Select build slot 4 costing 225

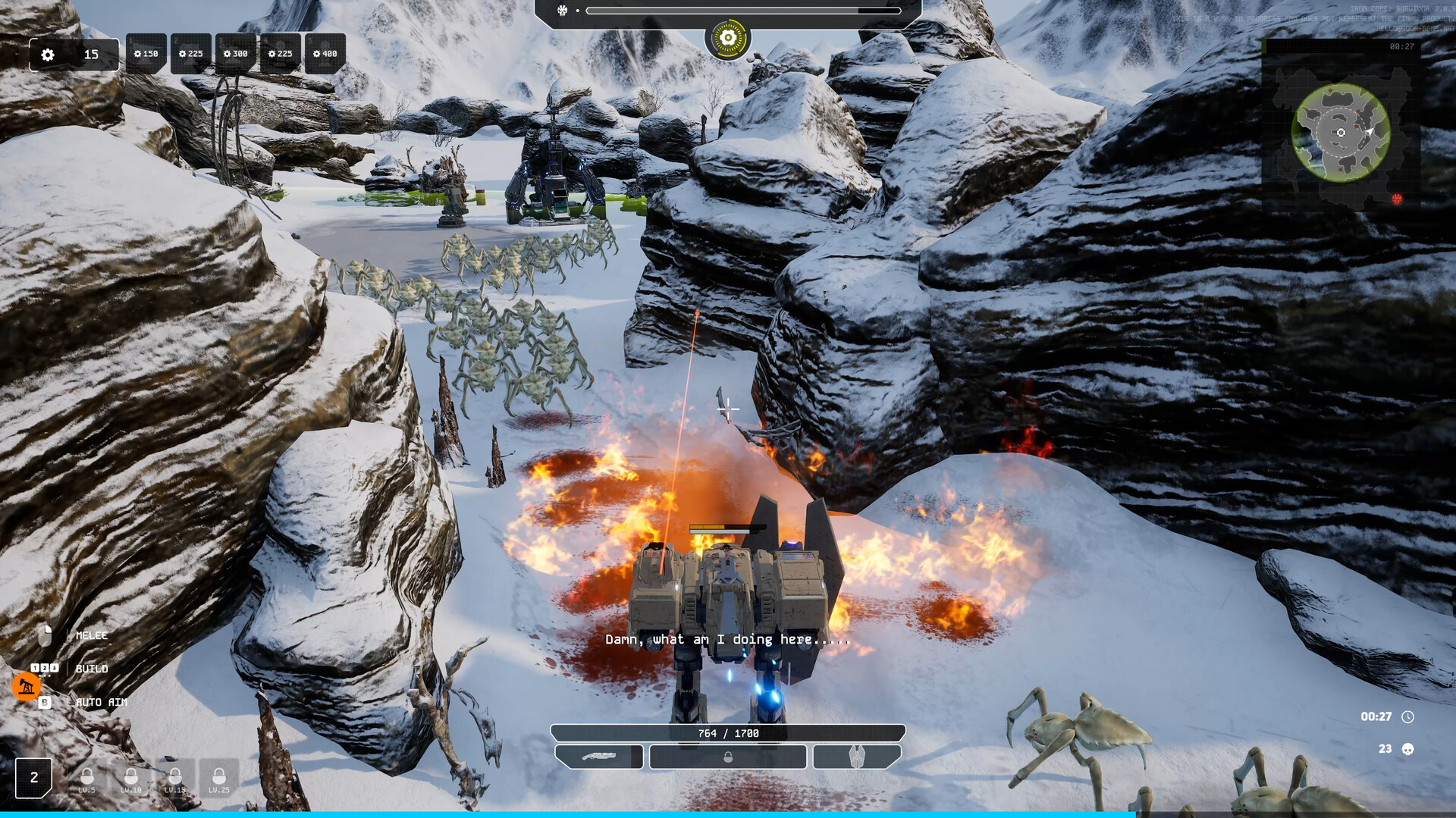[280, 54]
